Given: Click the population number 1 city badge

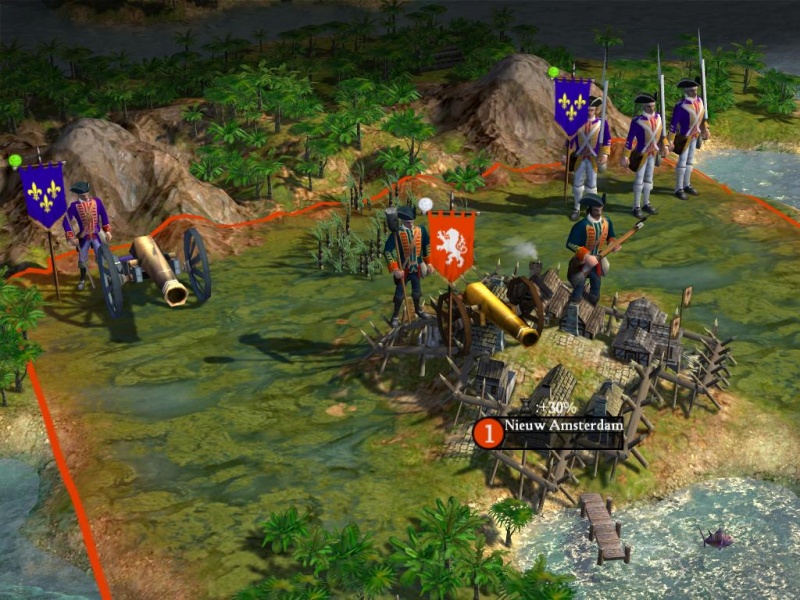Looking at the screenshot, I should pos(488,433).
